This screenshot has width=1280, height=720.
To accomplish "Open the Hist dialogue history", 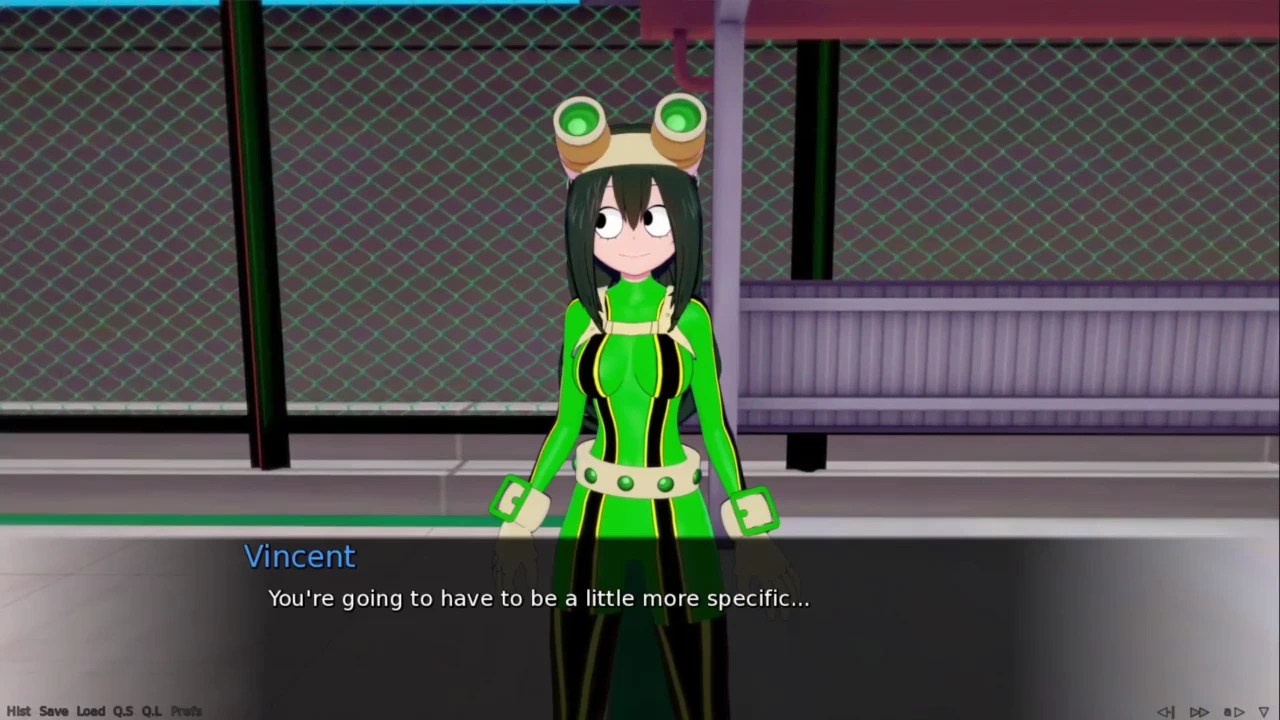I will [18, 711].
